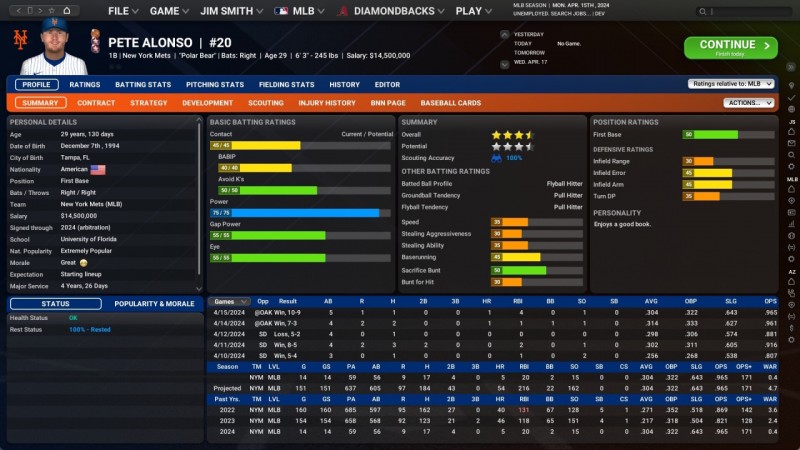Open the History tab
This screenshot has width=800, height=450.
tap(344, 85)
